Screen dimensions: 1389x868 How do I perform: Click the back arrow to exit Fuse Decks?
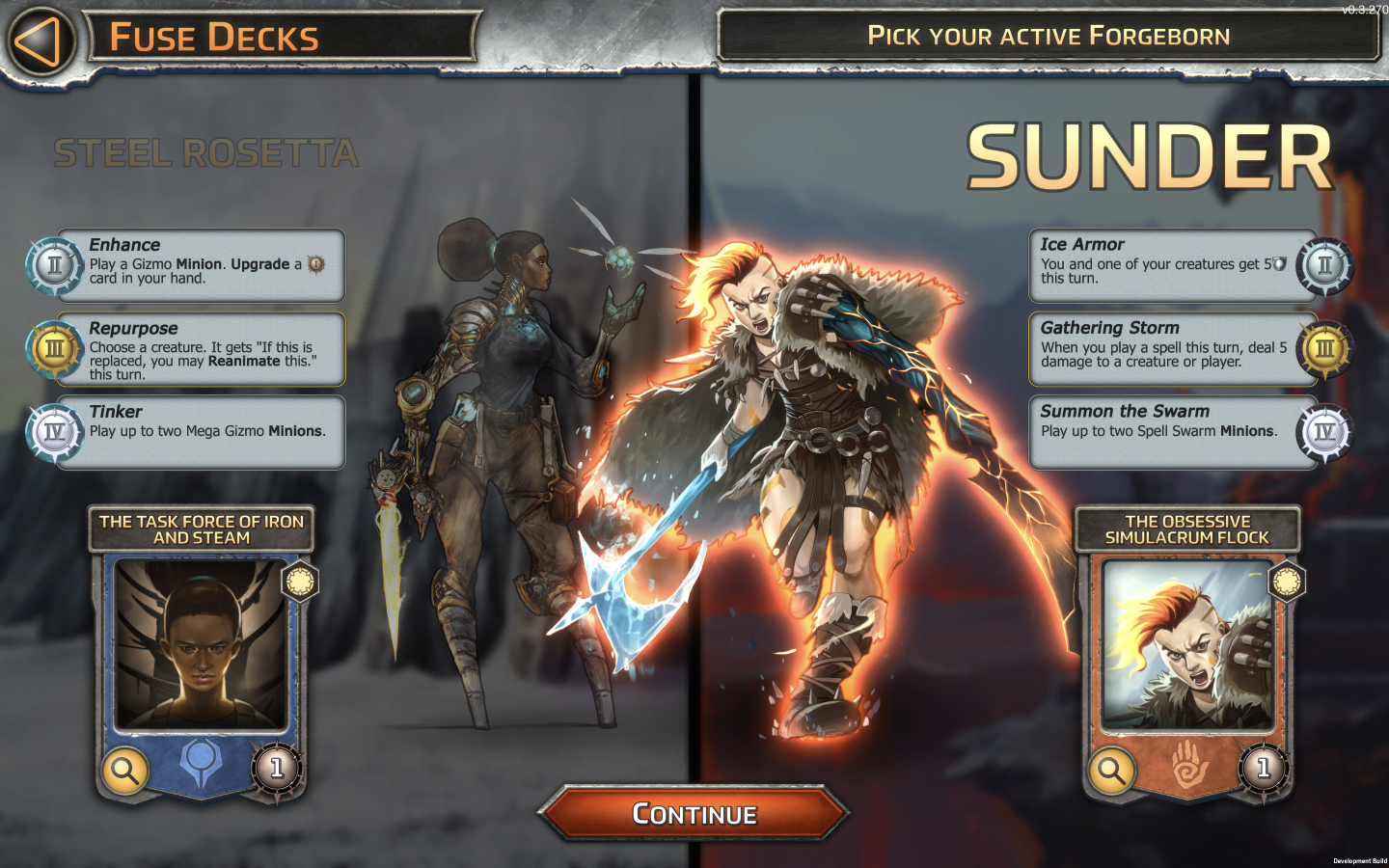point(39,39)
